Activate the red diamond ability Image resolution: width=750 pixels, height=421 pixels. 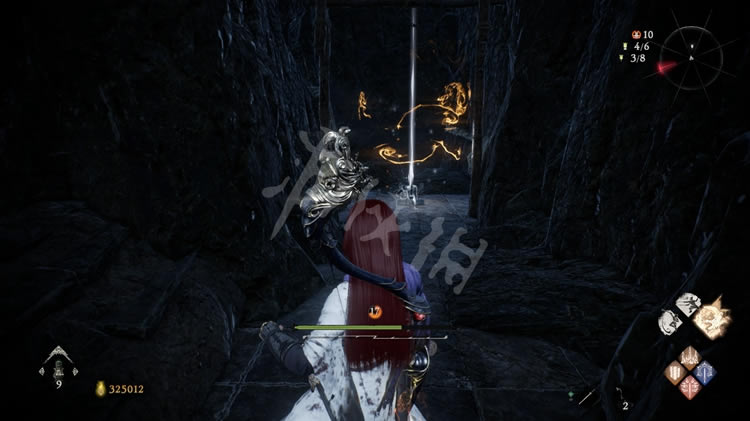tap(689, 389)
